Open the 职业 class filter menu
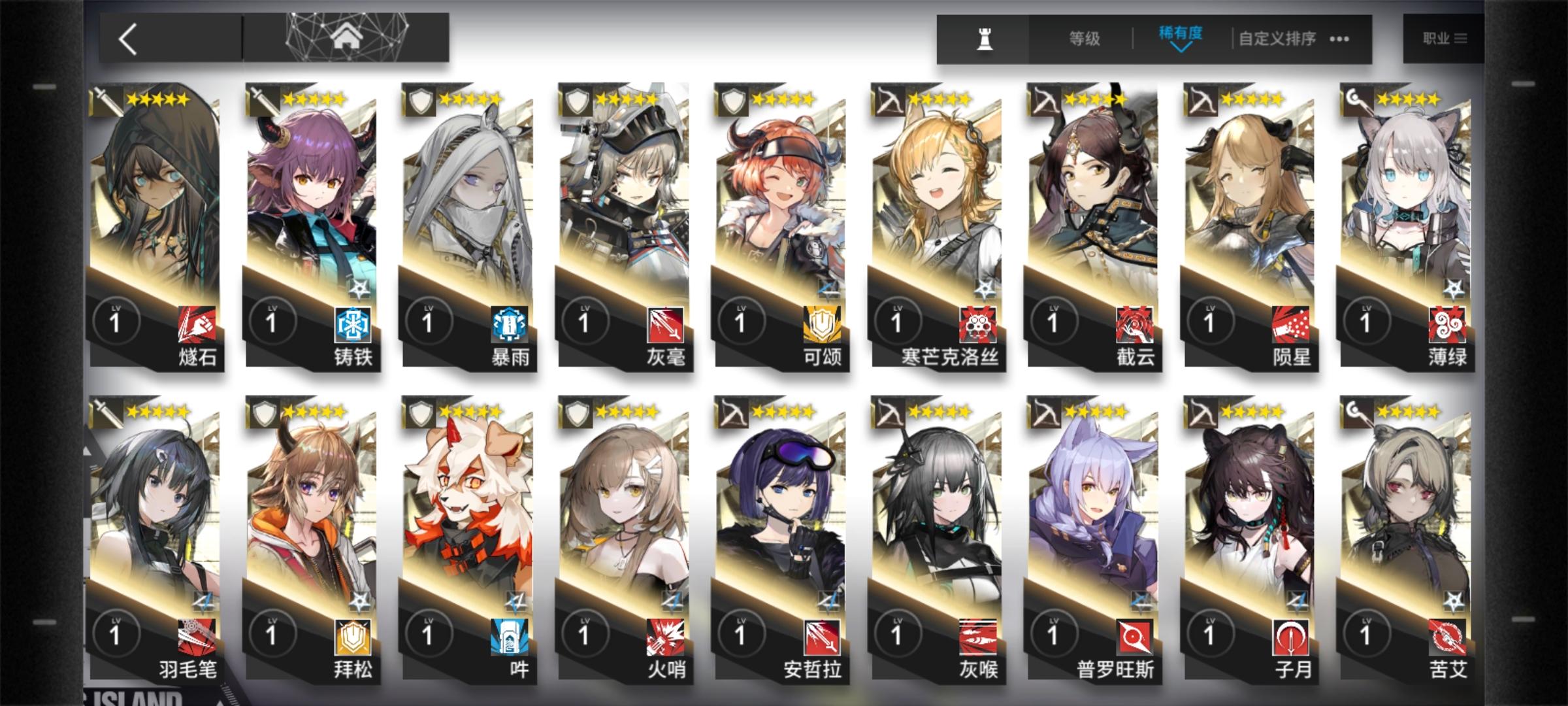1568x706 pixels. point(1444,38)
